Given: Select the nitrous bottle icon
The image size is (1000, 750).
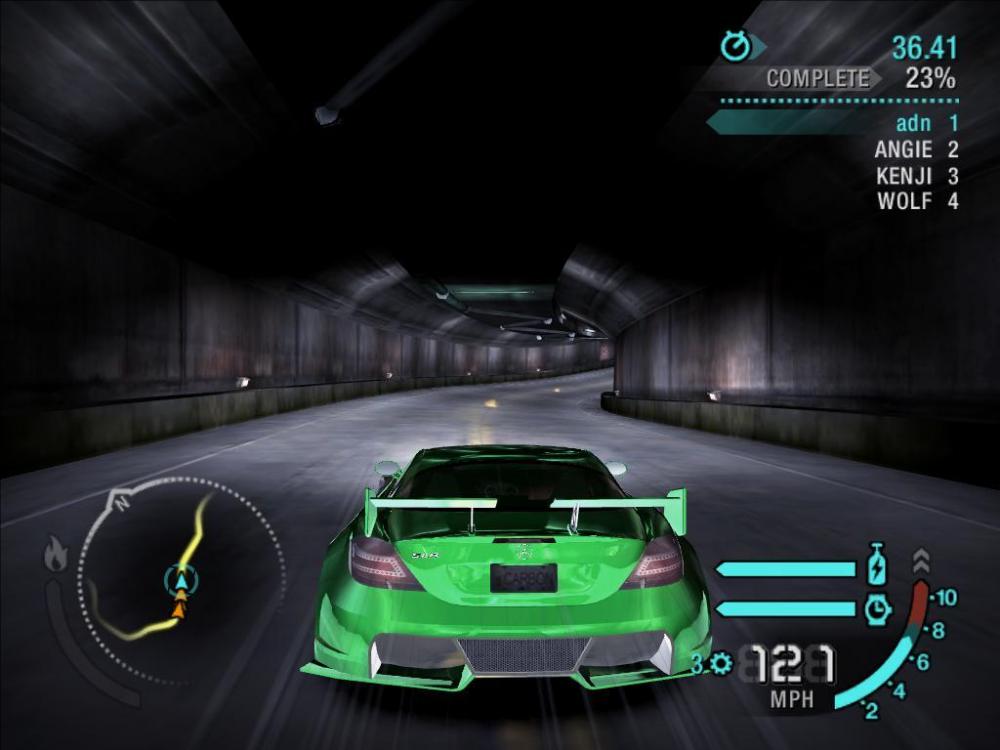Looking at the screenshot, I should (877, 565).
